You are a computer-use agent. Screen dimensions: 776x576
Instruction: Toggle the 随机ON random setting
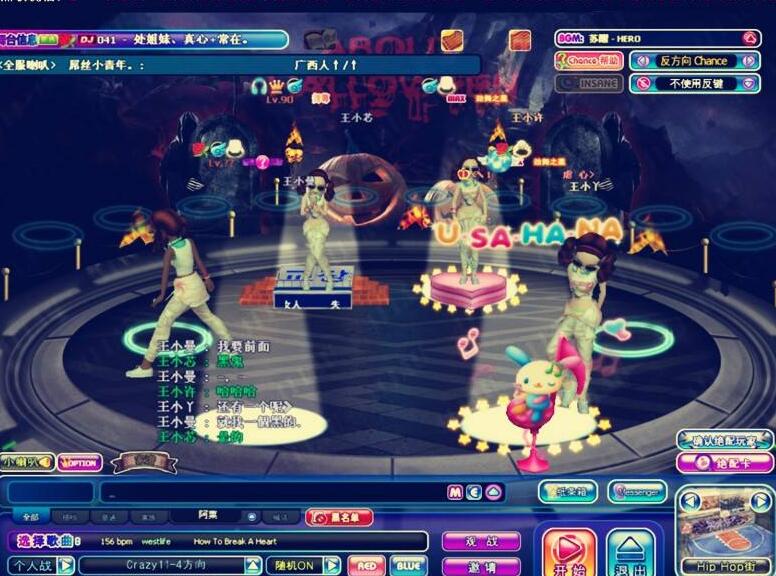coord(302,565)
